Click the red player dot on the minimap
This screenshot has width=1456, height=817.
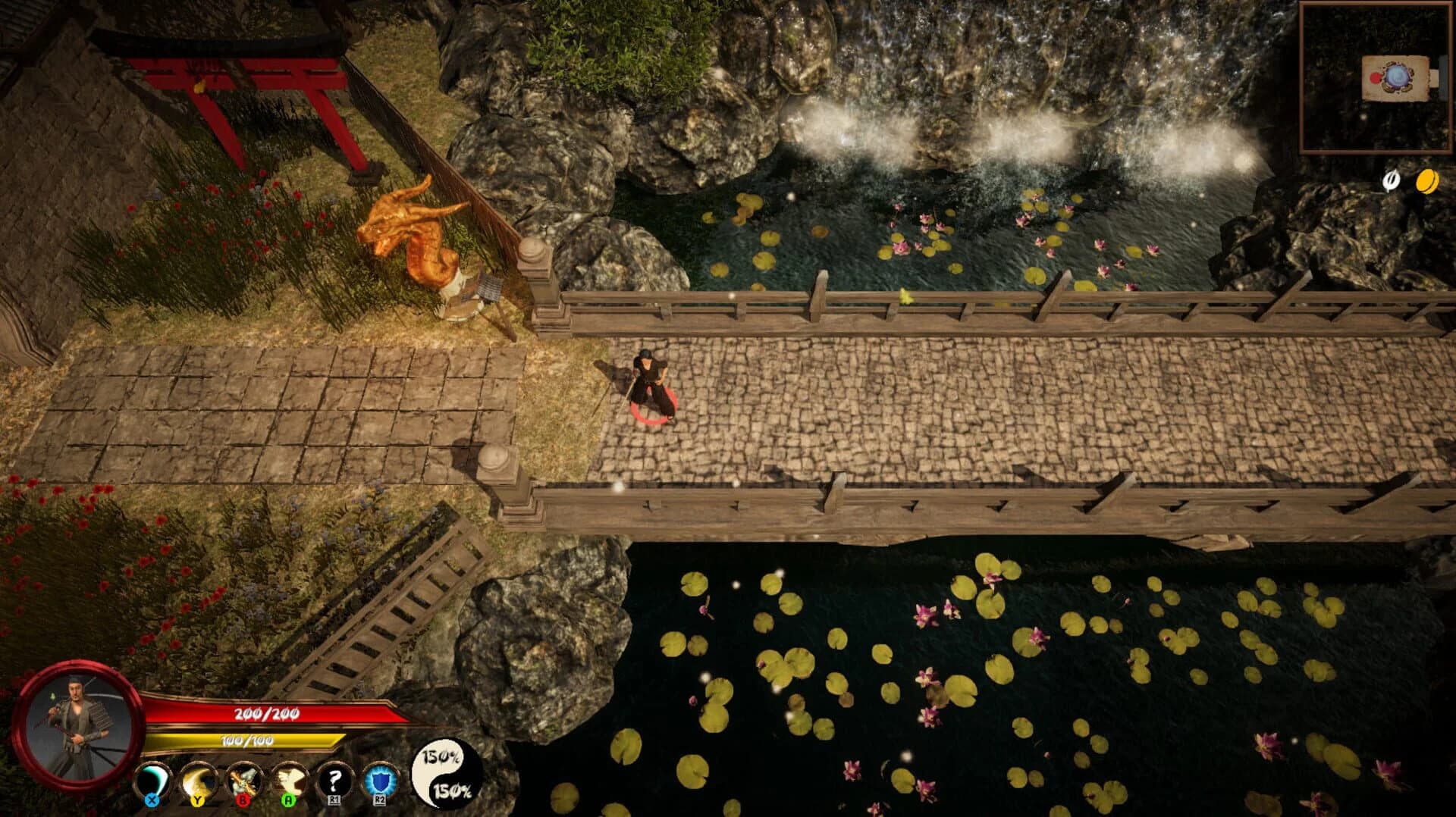pos(1376,79)
